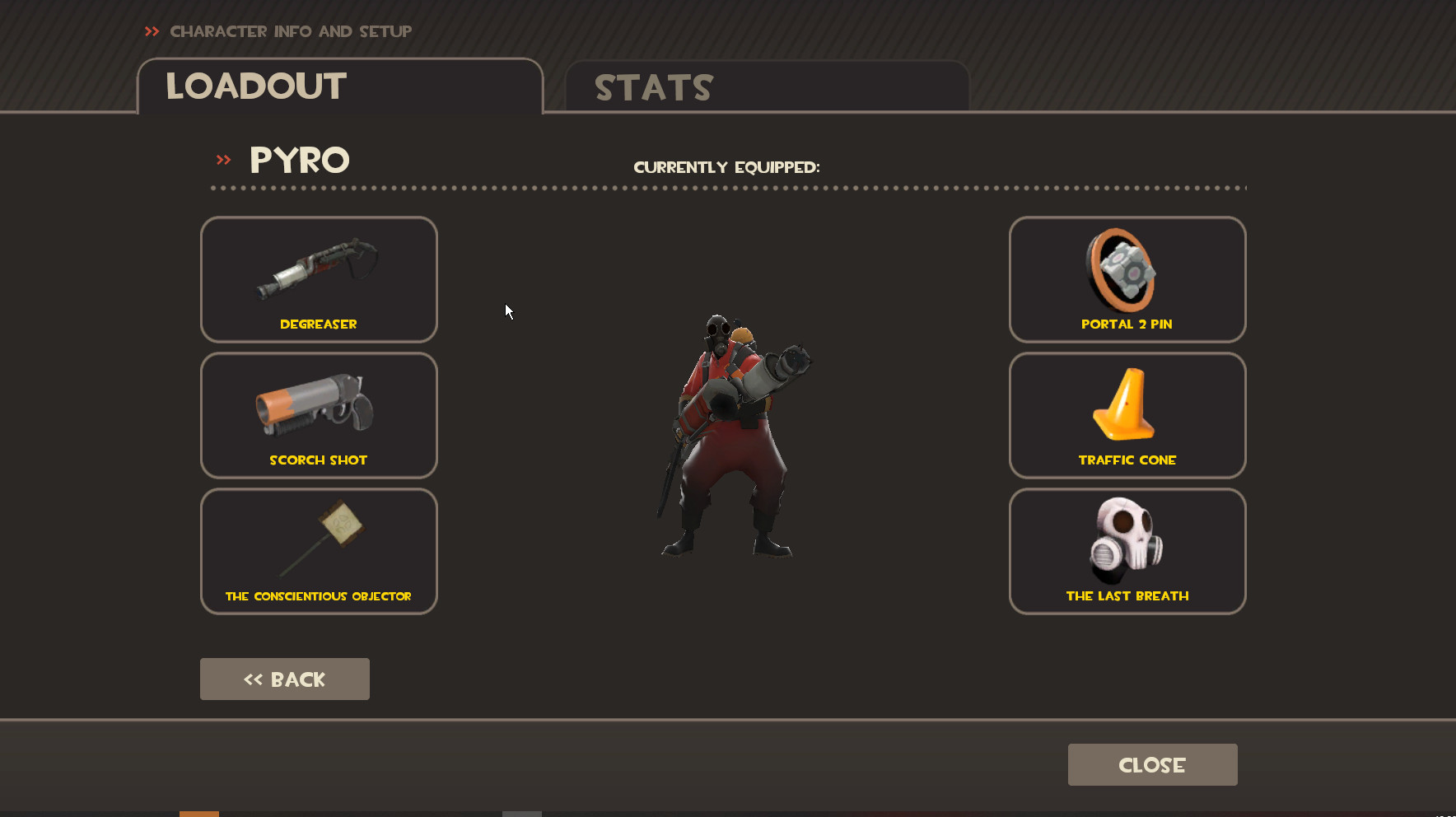Select the Last Breath cosmetic slot
This screenshot has width=1456, height=817.
[x=1127, y=551]
